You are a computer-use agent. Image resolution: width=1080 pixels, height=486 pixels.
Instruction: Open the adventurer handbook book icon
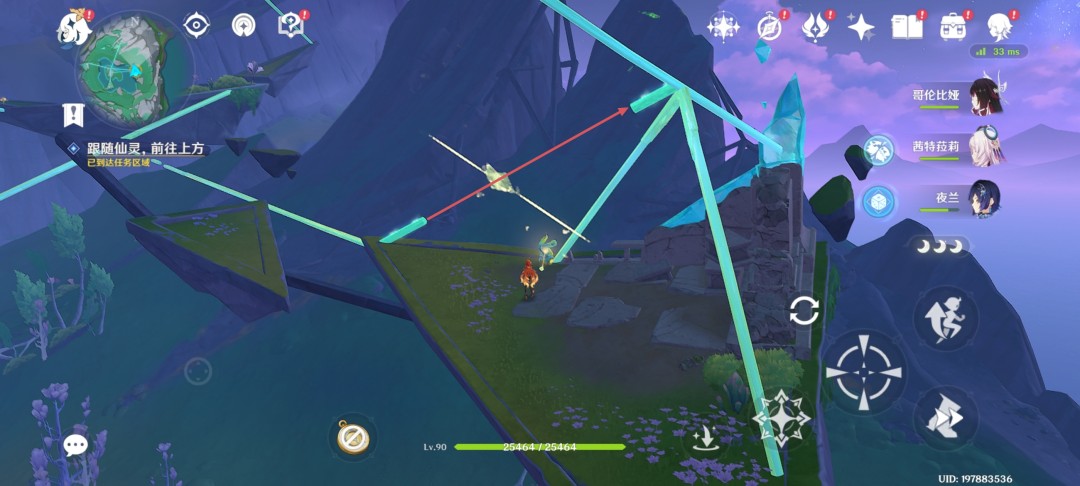coord(906,27)
